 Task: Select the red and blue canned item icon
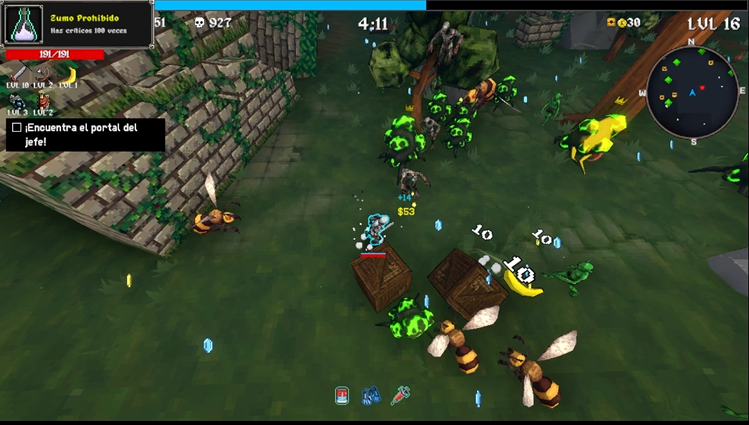342,395
